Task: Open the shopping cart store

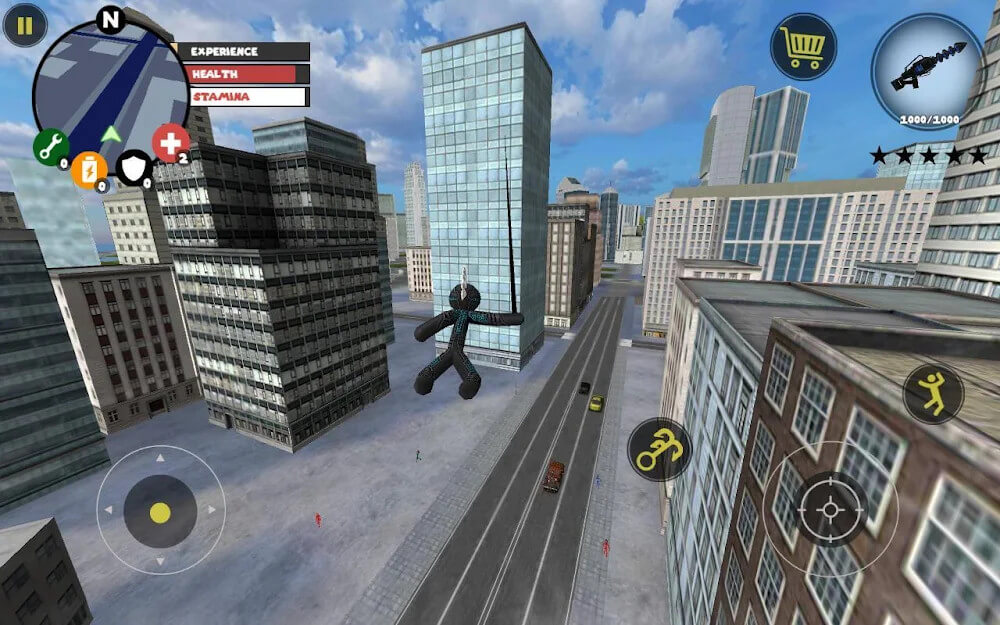Action: click(x=803, y=47)
